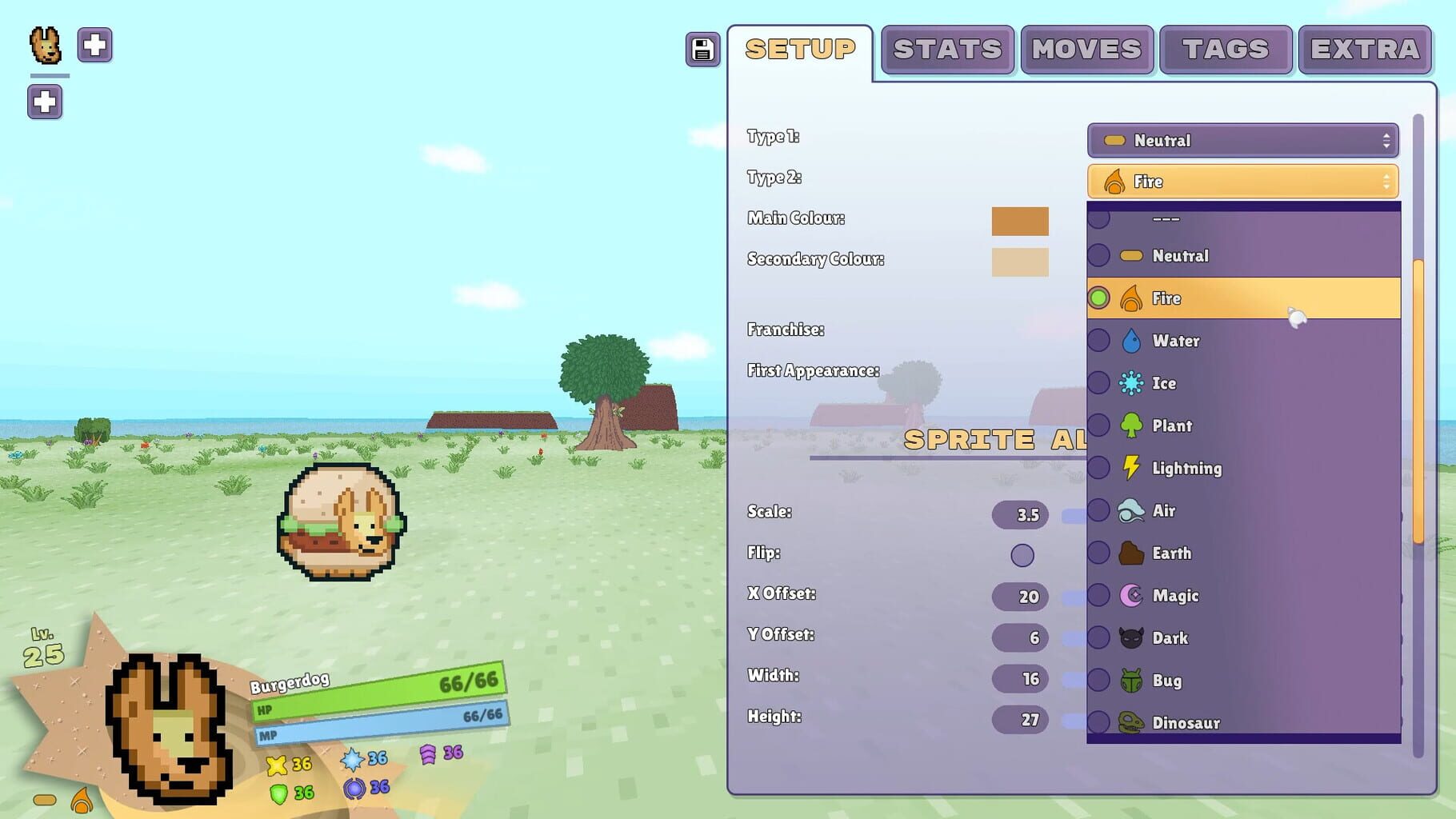Screen dimensions: 1456x819
Task: Click the Dark bat type icon
Action: pyautogui.click(x=1130, y=638)
